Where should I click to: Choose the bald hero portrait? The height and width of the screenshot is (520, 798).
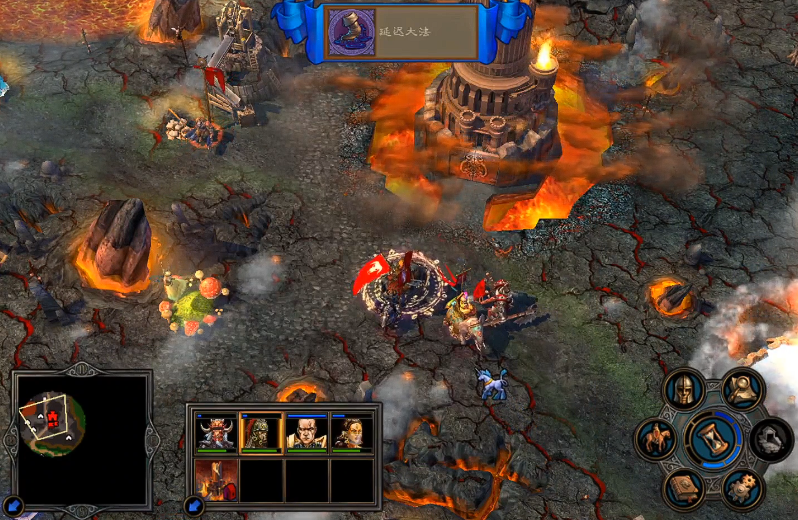coord(307,431)
